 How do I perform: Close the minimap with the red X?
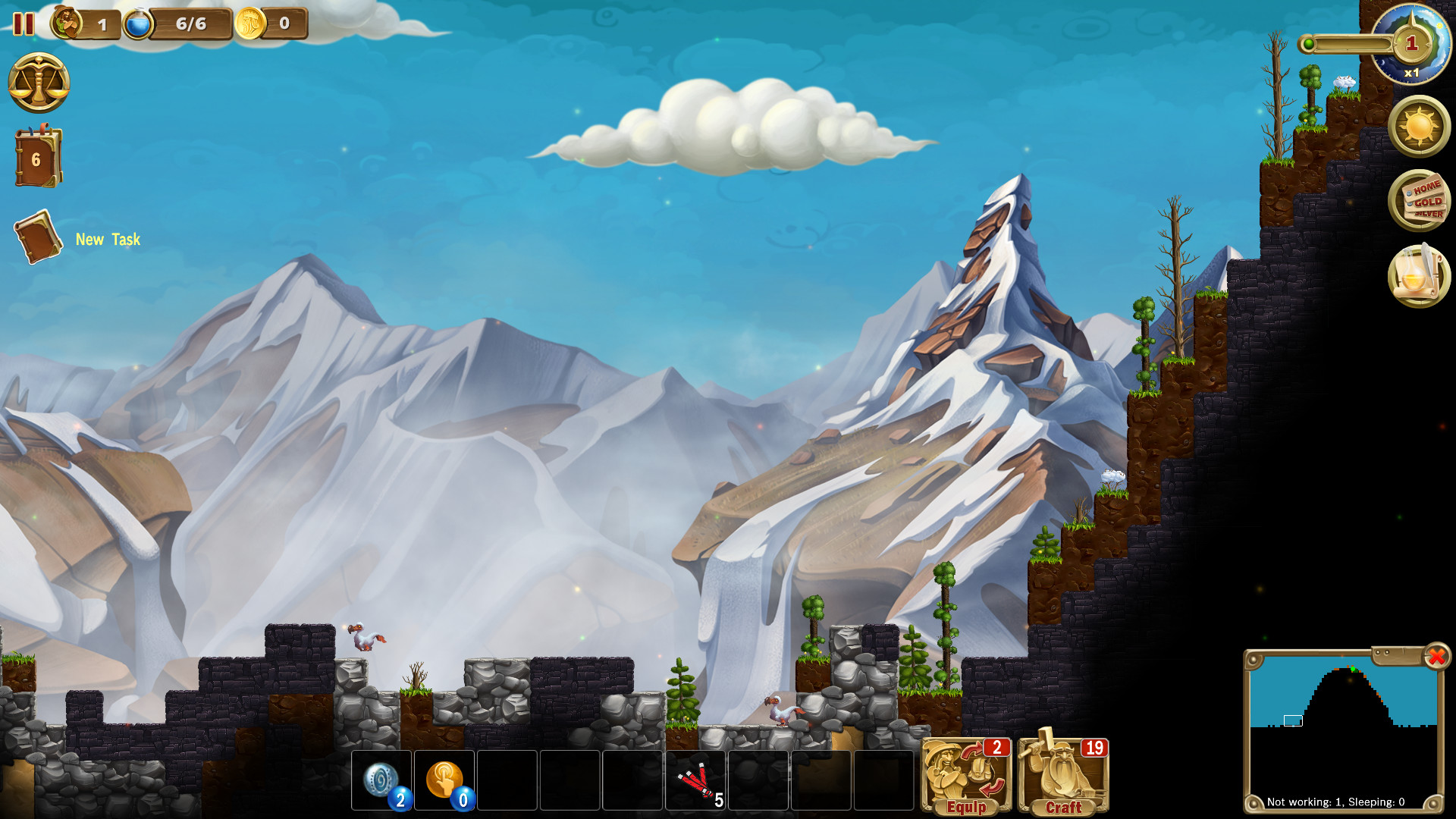coord(1436,658)
